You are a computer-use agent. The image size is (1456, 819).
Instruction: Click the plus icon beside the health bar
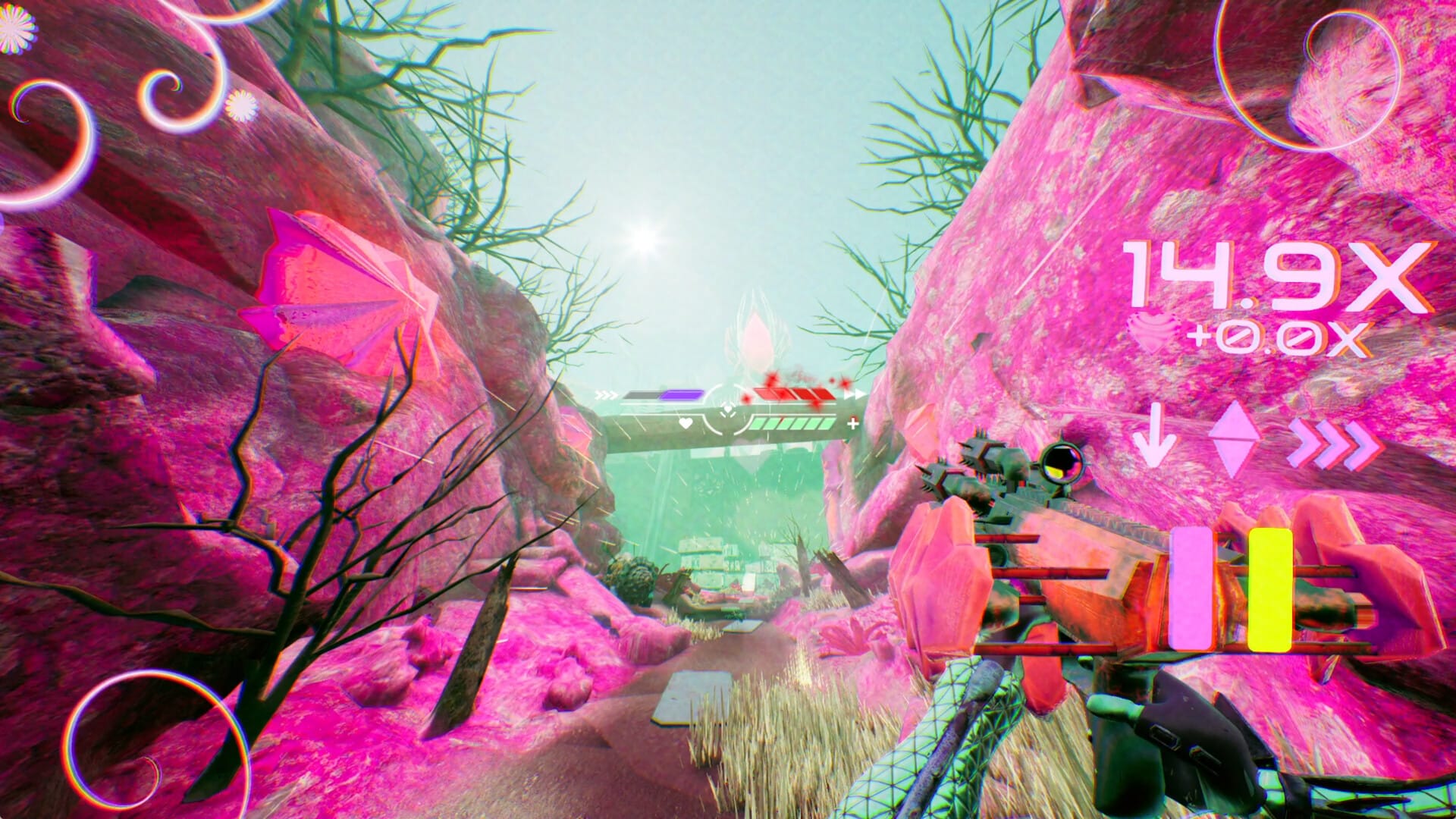point(852,423)
